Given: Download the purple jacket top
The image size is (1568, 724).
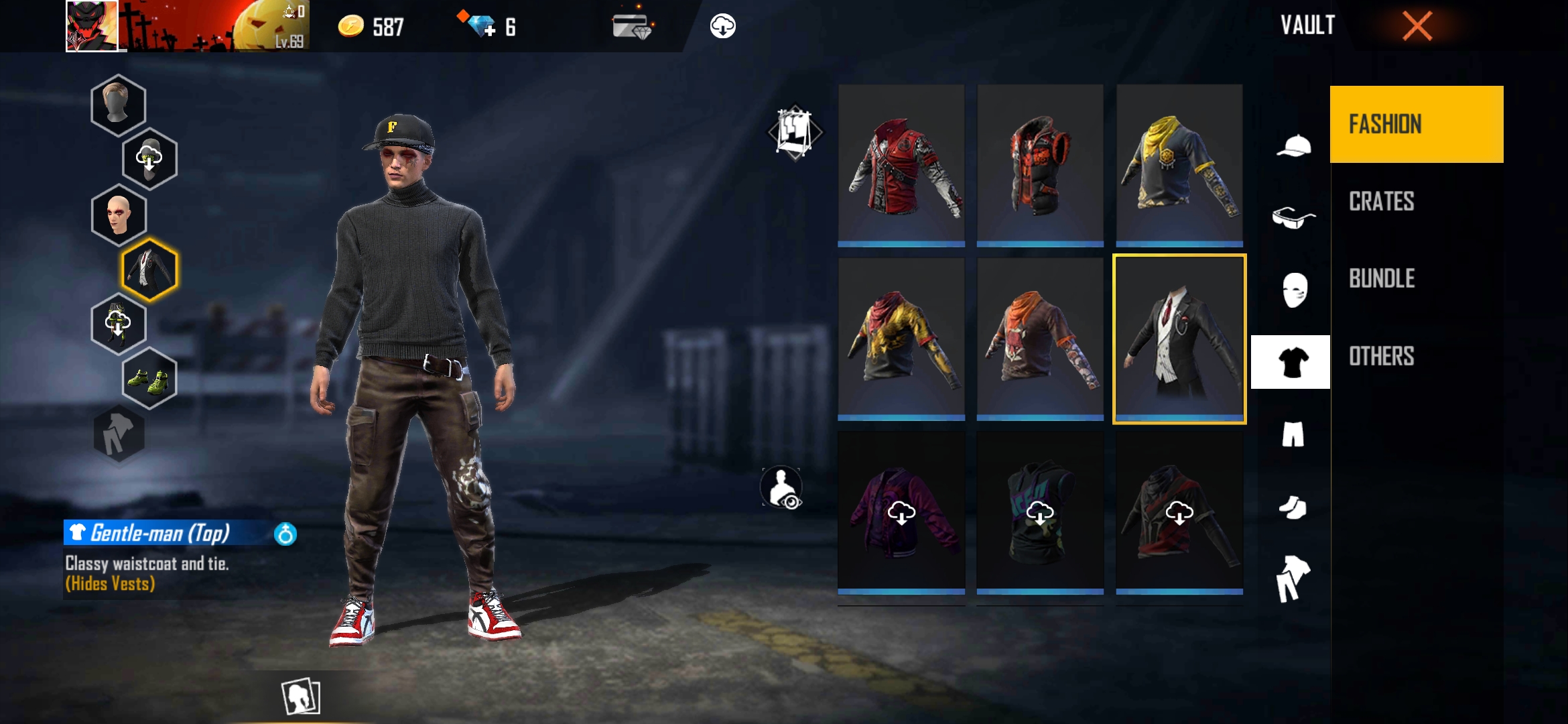Looking at the screenshot, I should [x=901, y=514].
